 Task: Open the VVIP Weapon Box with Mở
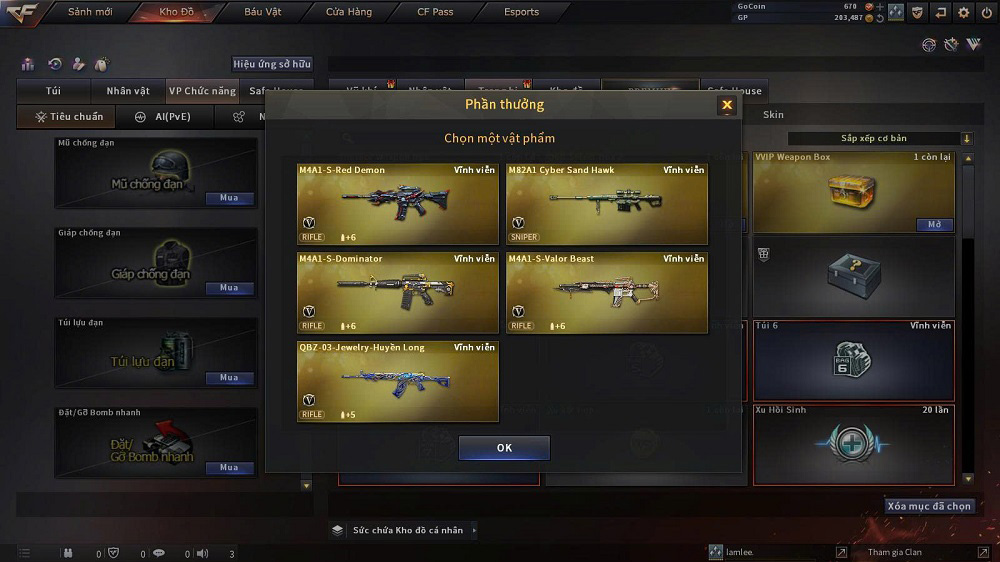click(x=934, y=225)
